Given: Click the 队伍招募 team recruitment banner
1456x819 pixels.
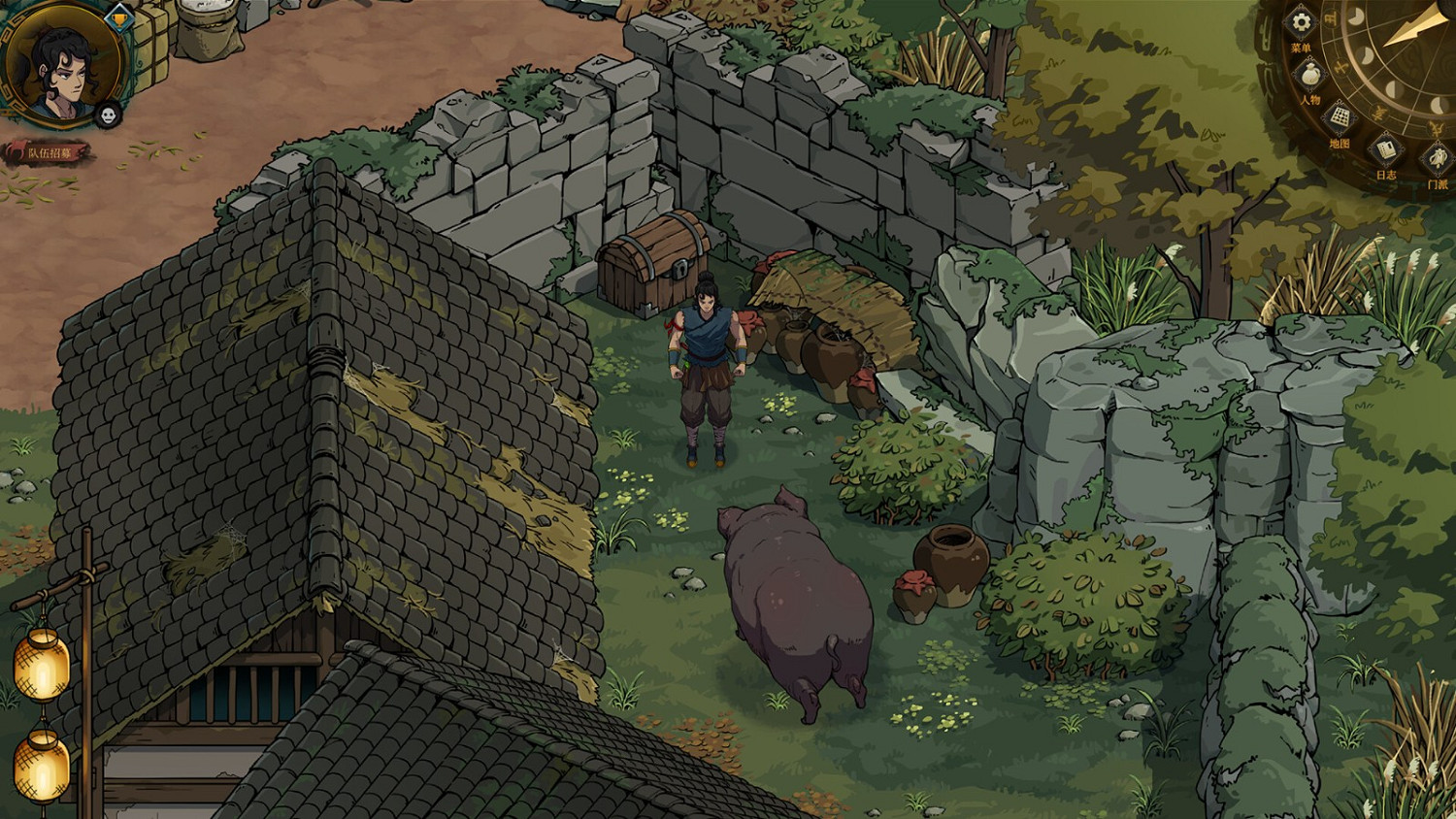Looking at the screenshot, I should 53,151.
